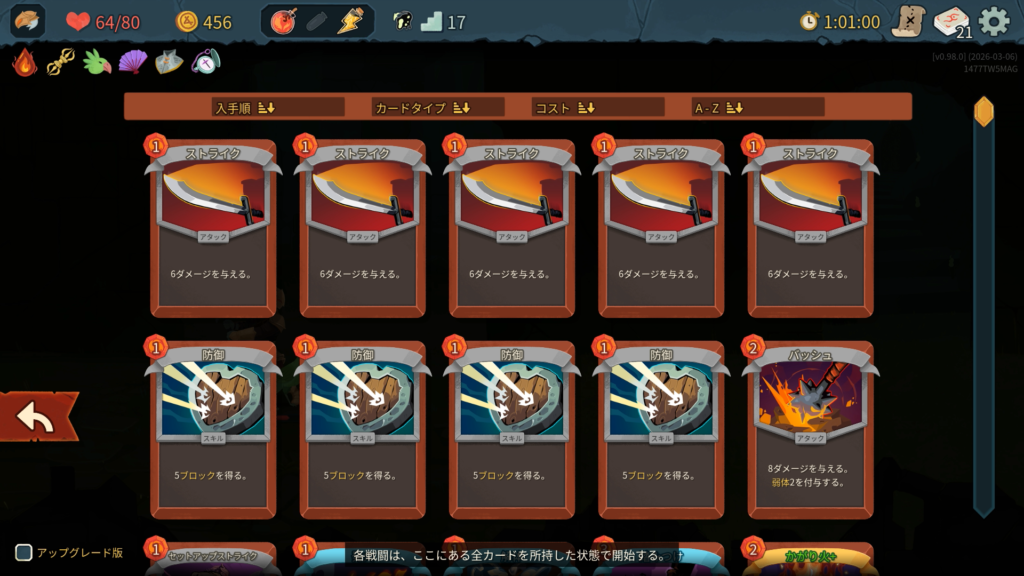
Task: Inspect the purple fan relic
Action: 133,62
